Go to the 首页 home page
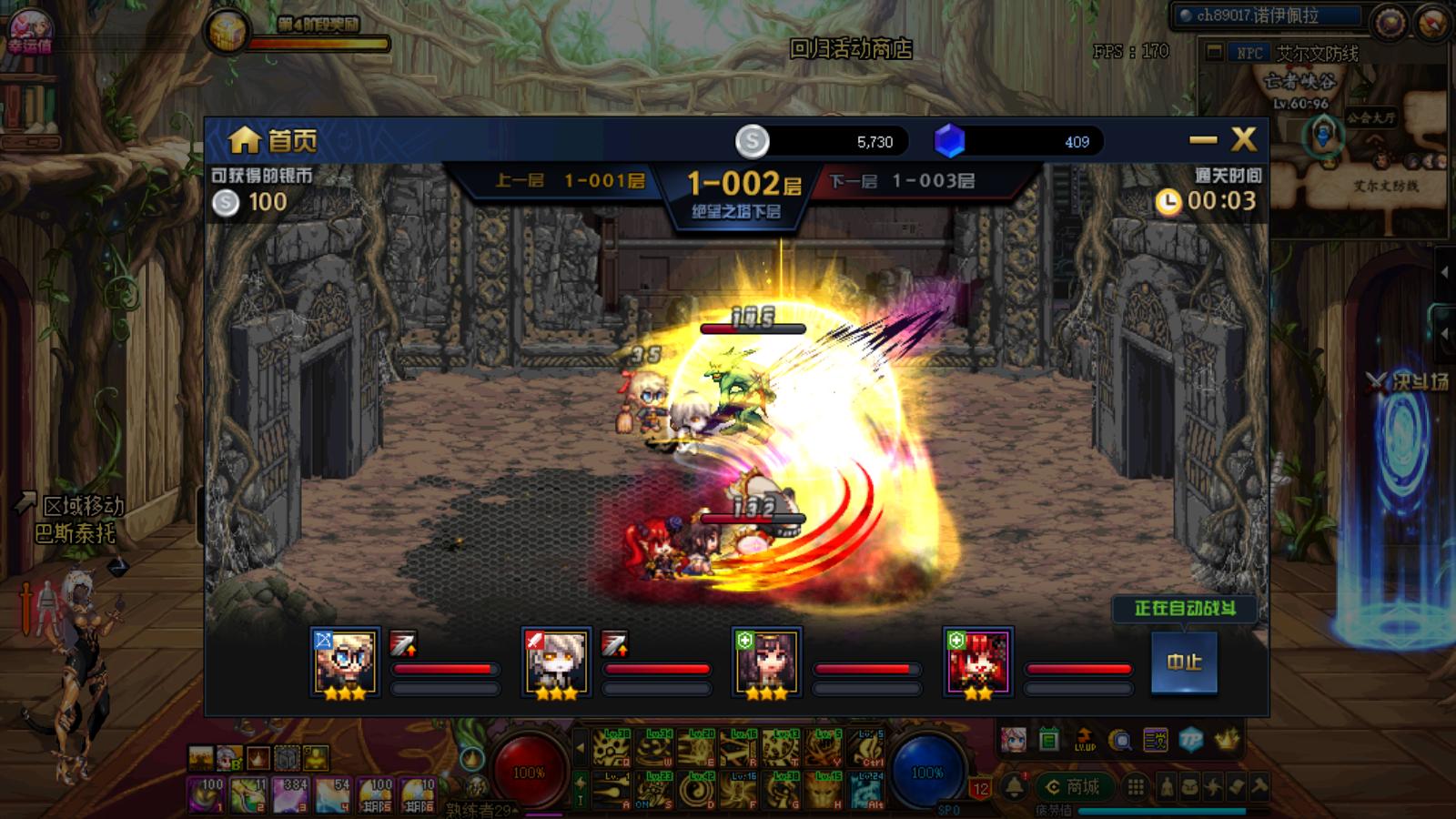1456x819 pixels. (272, 140)
